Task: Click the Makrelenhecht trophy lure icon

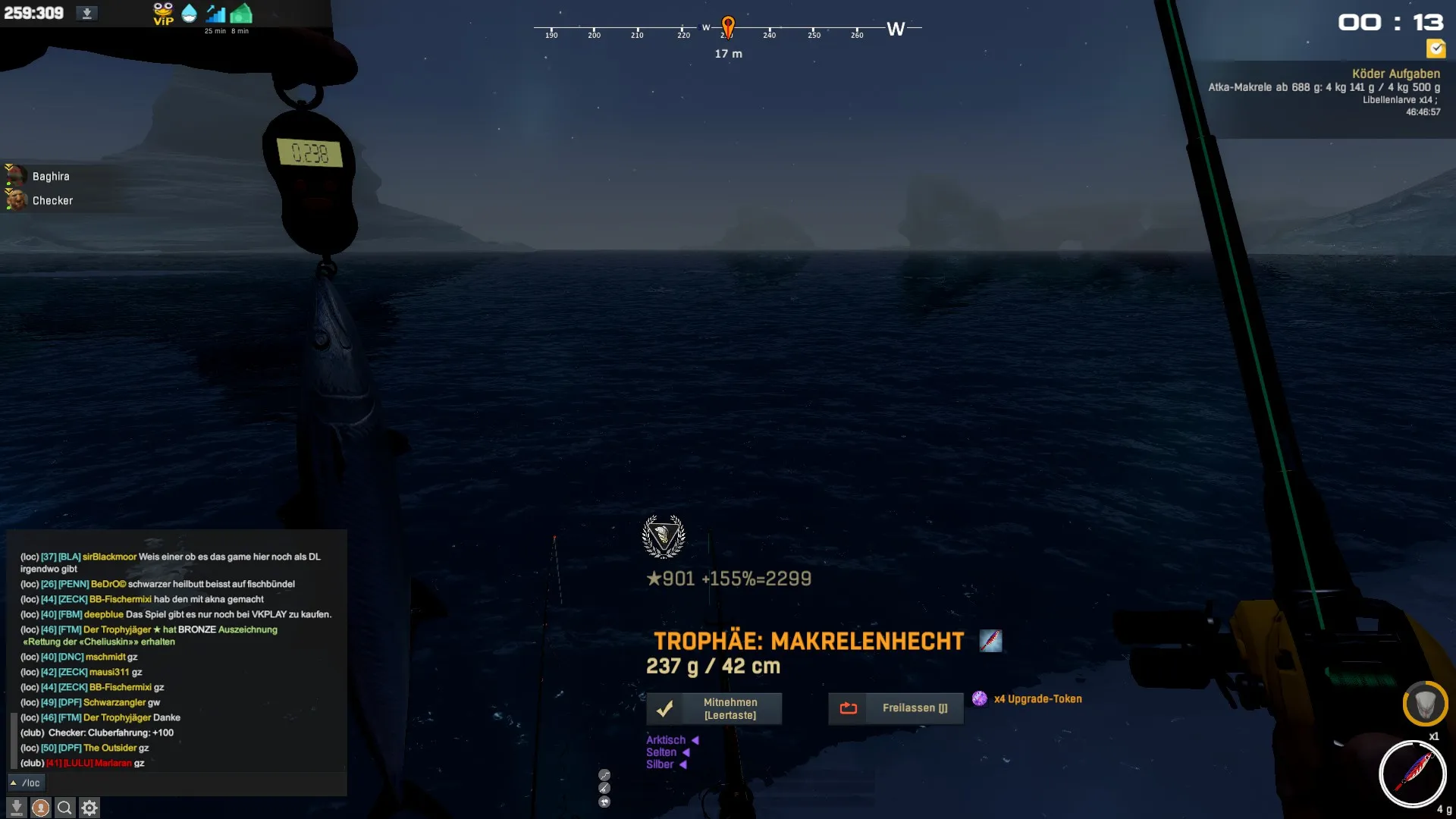Action: (x=990, y=641)
